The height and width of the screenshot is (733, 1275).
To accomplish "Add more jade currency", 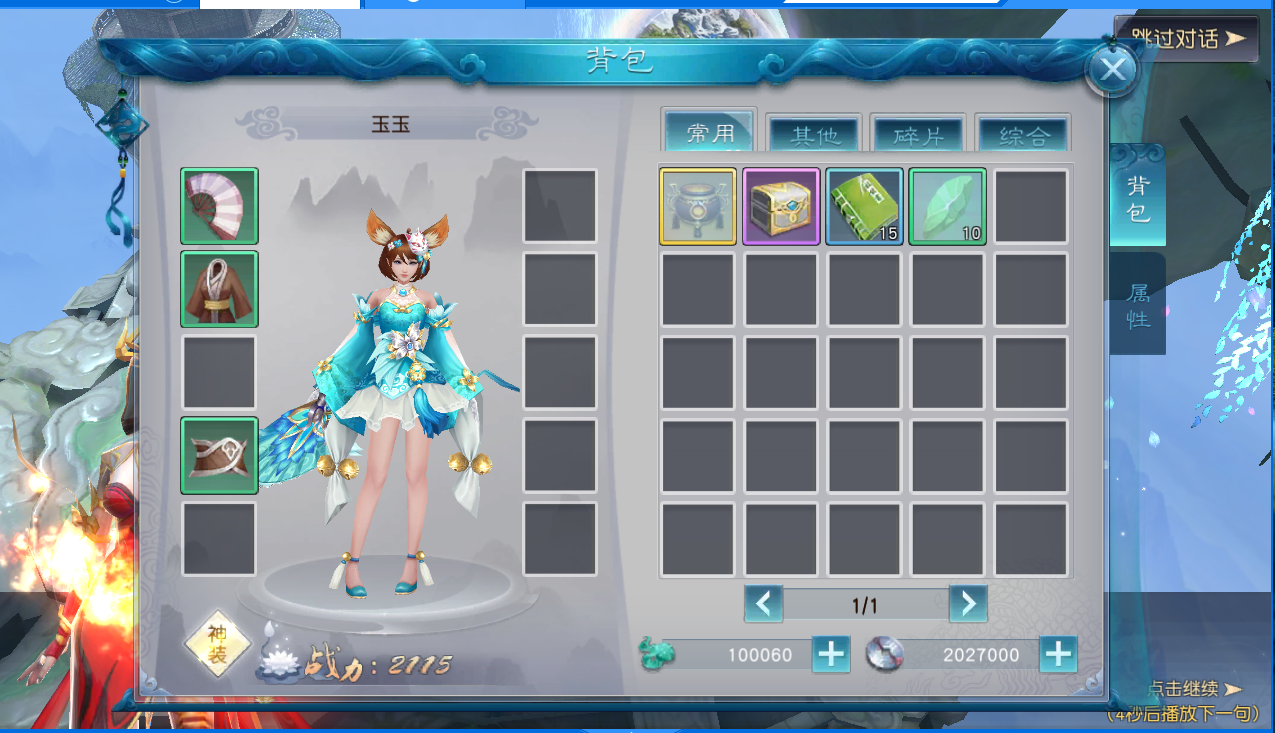I will click(831, 654).
